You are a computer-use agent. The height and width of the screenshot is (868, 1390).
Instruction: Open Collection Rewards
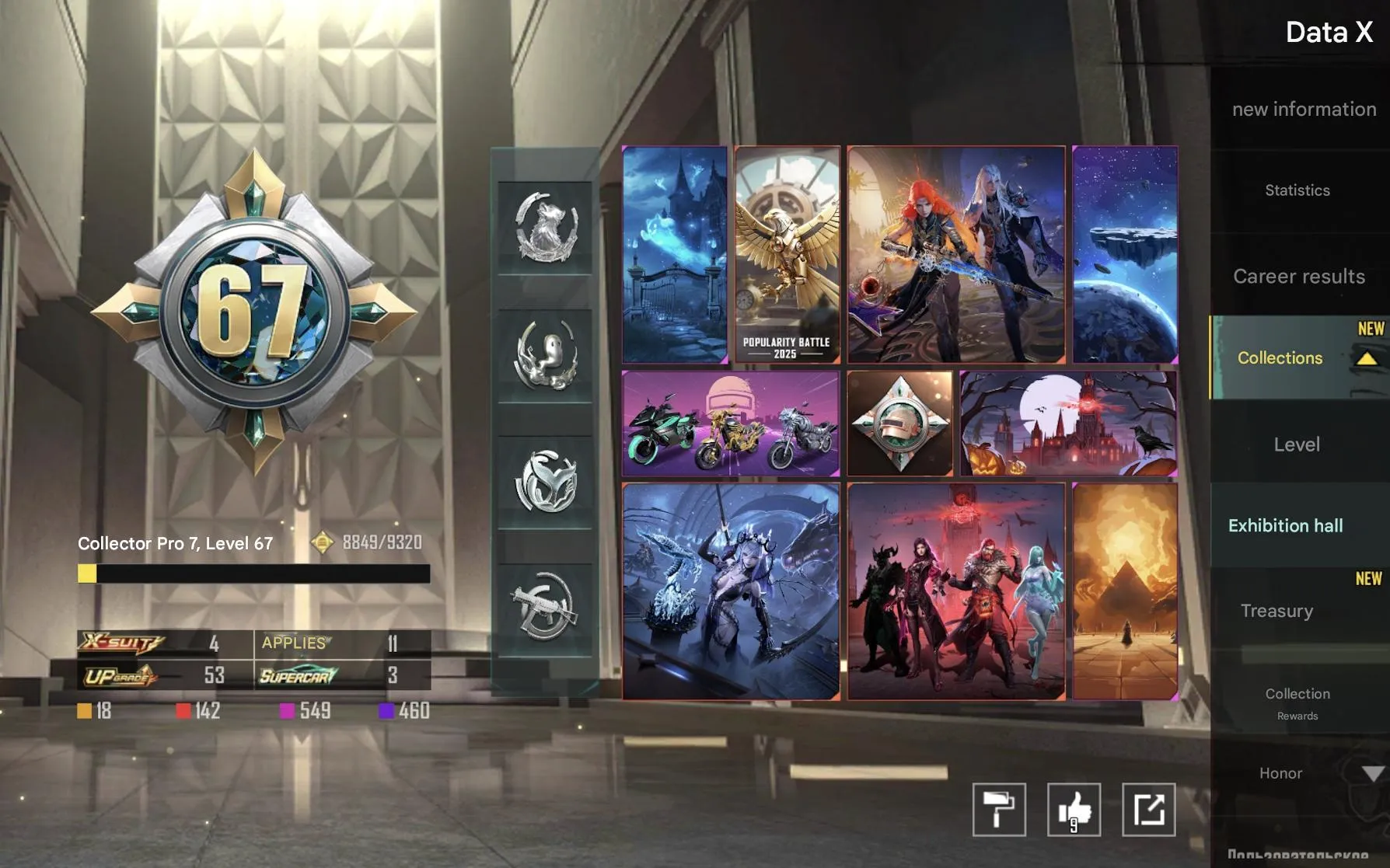point(1297,702)
